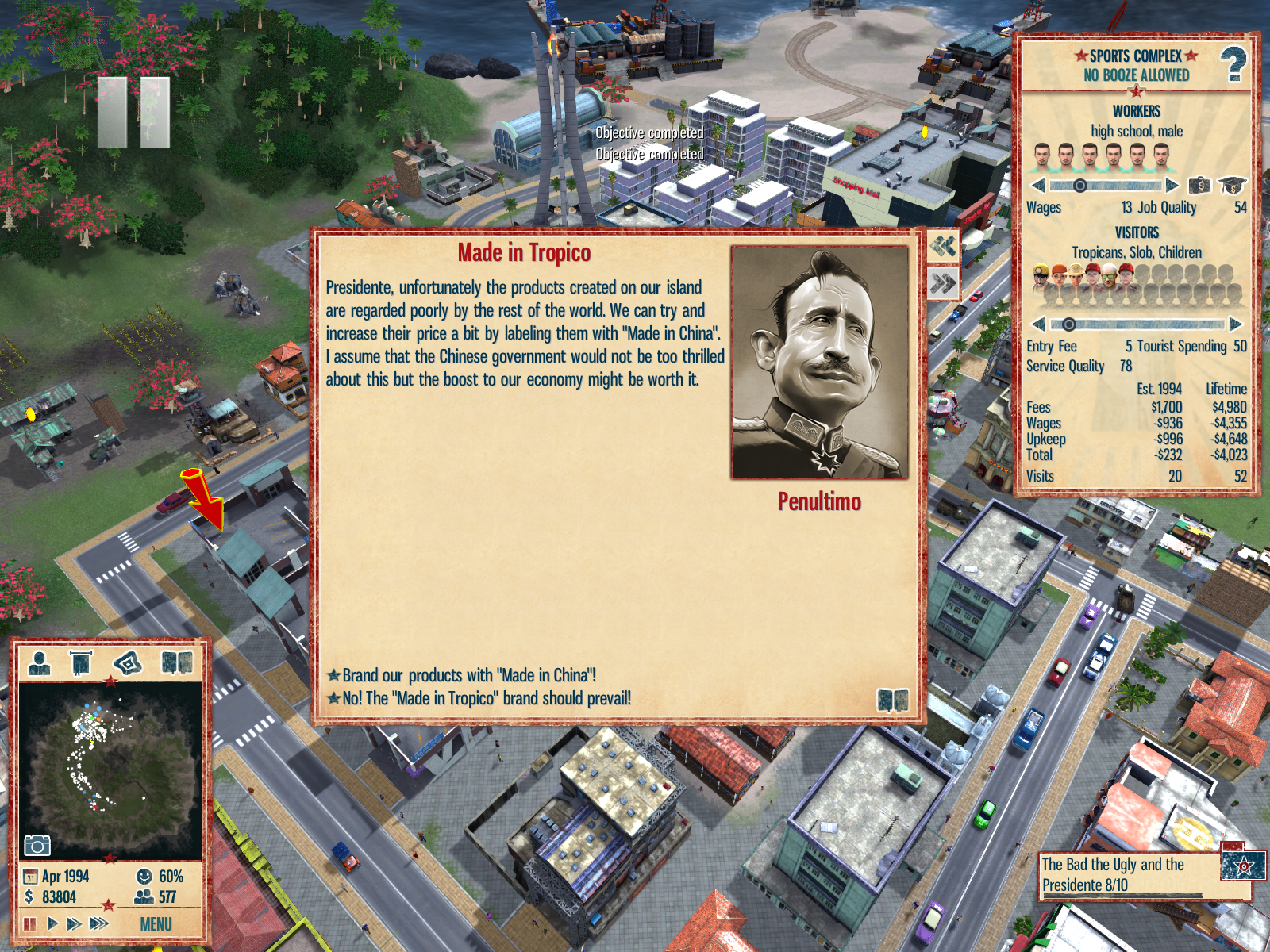The image size is (1270, 952).
Task: Open the almanac book icon above minimap
Action: pos(177,662)
